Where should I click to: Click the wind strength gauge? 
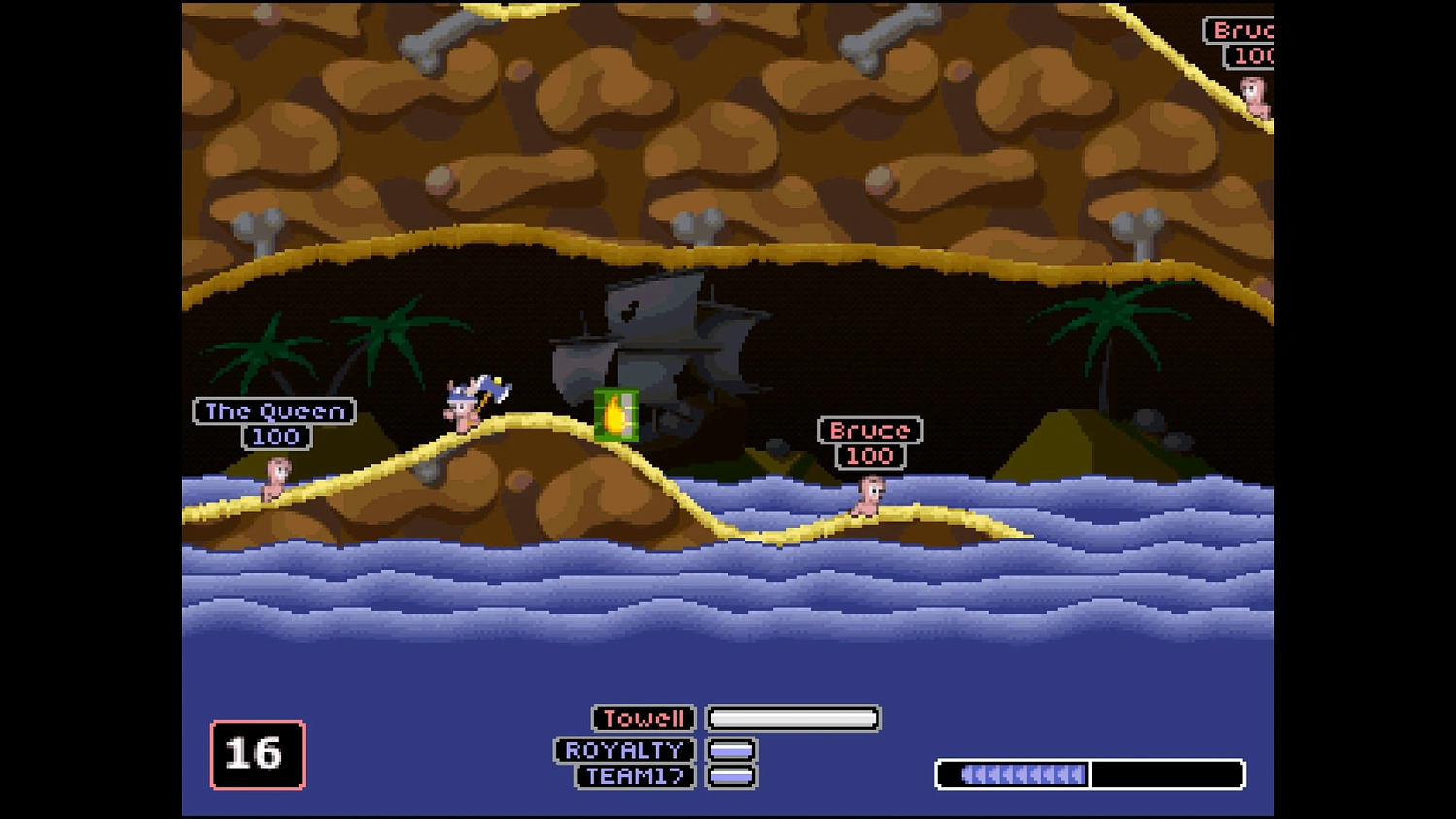(x=1089, y=774)
